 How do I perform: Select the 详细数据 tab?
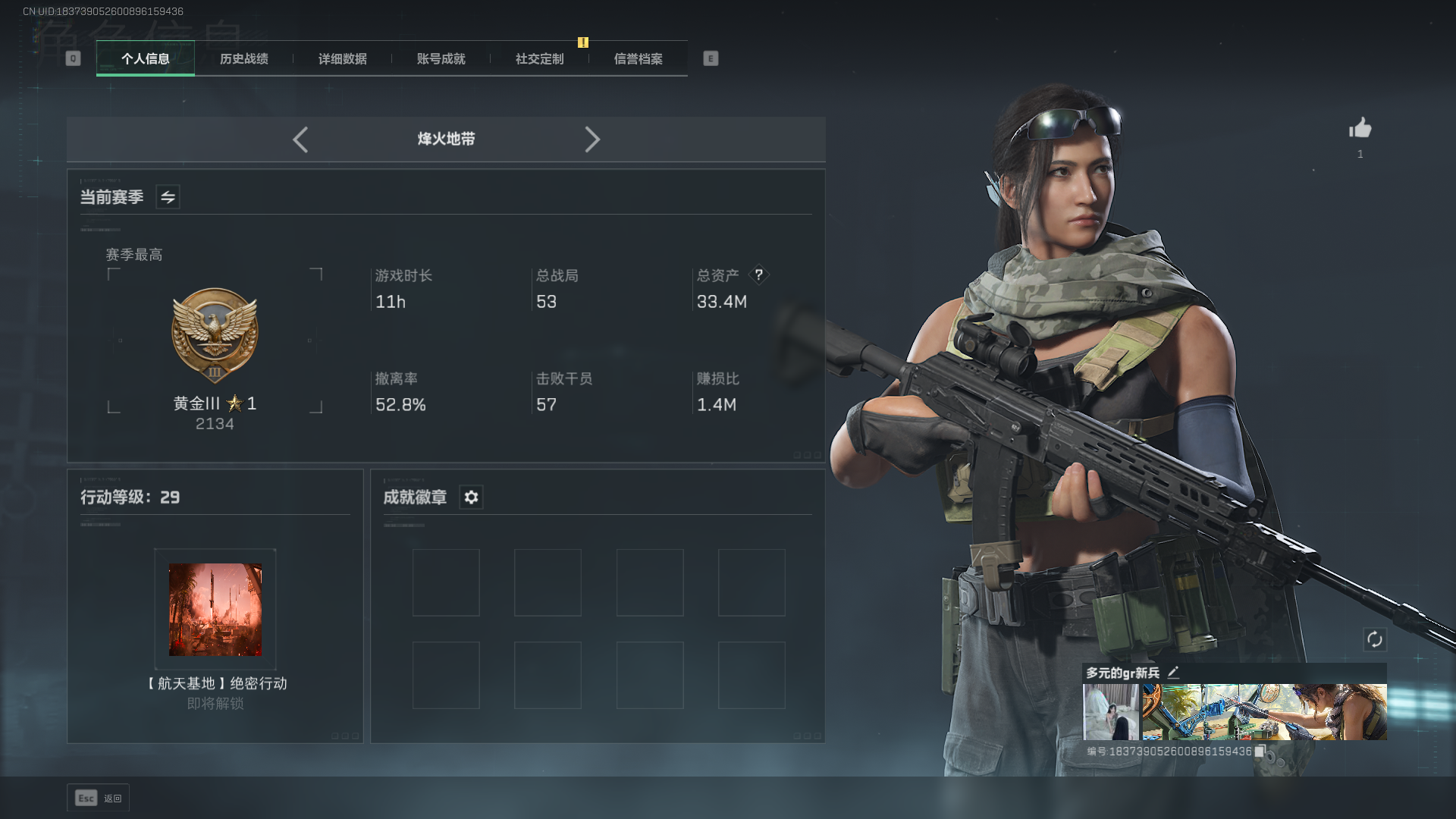(x=343, y=59)
